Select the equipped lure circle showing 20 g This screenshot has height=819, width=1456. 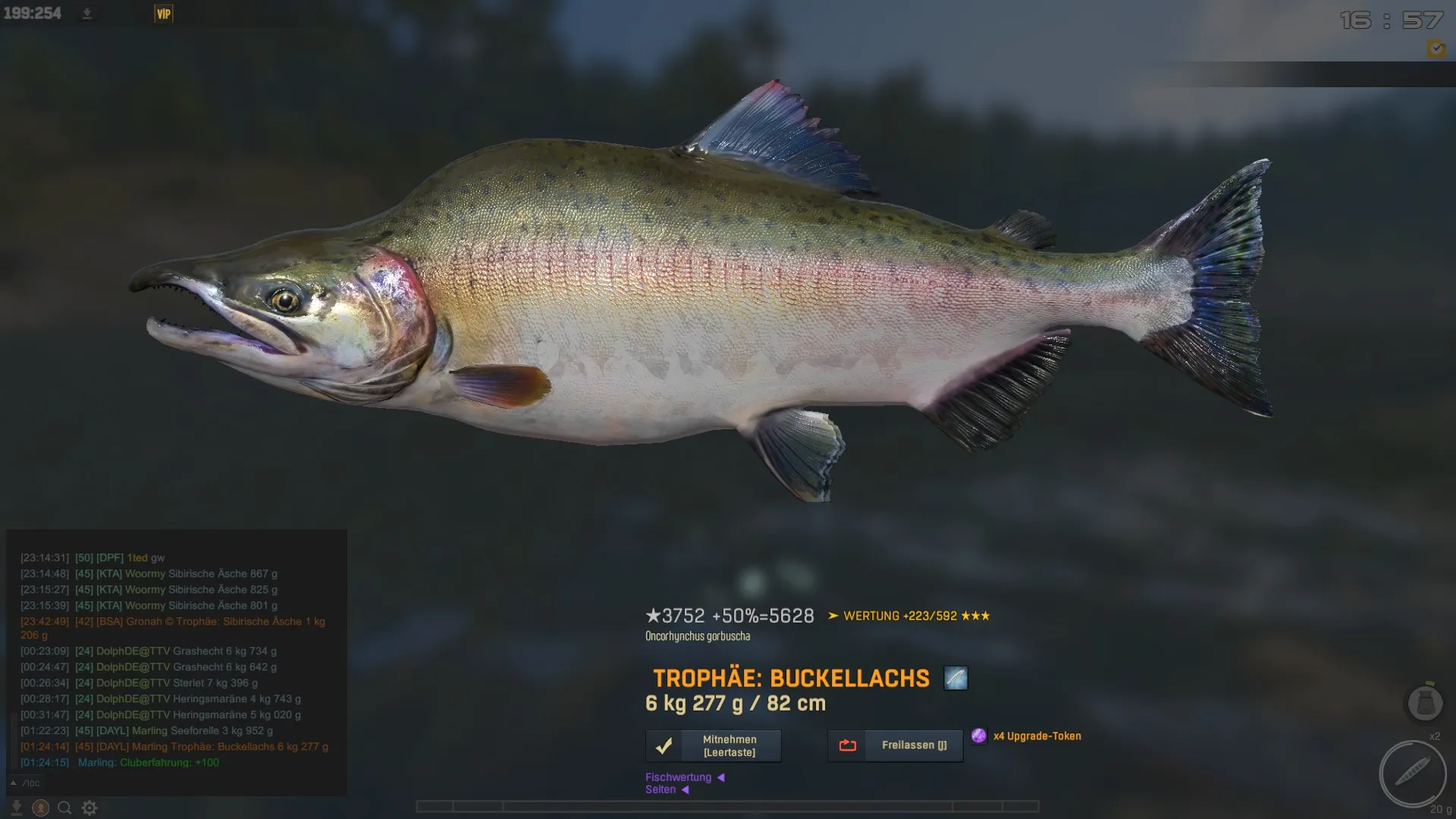click(x=1412, y=774)
